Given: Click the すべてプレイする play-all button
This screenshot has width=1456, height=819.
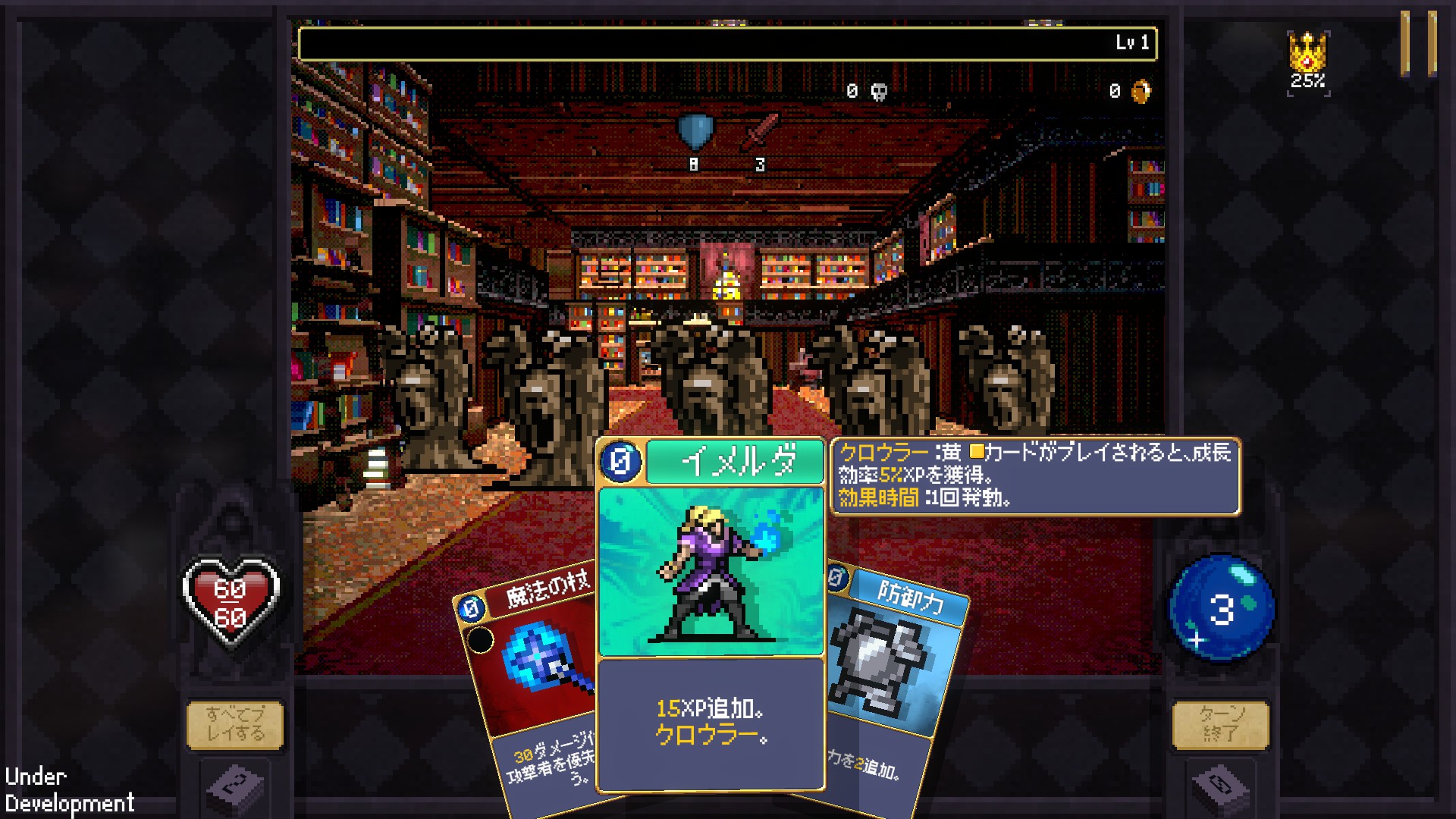Looking at the screenshot, I should [x=235, y=724].
